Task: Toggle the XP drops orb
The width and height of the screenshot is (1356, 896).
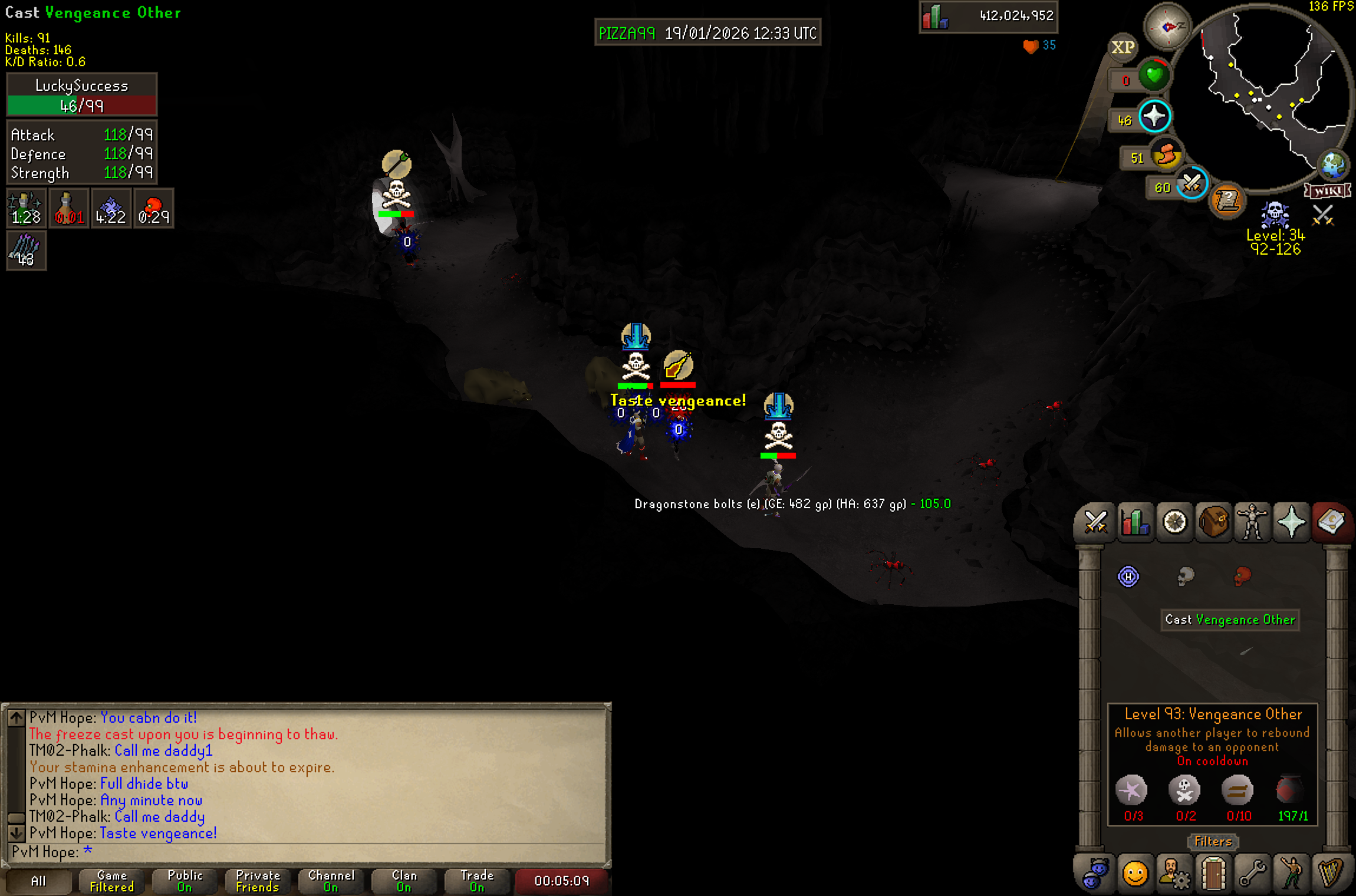Action: (x=1123, y=47)
